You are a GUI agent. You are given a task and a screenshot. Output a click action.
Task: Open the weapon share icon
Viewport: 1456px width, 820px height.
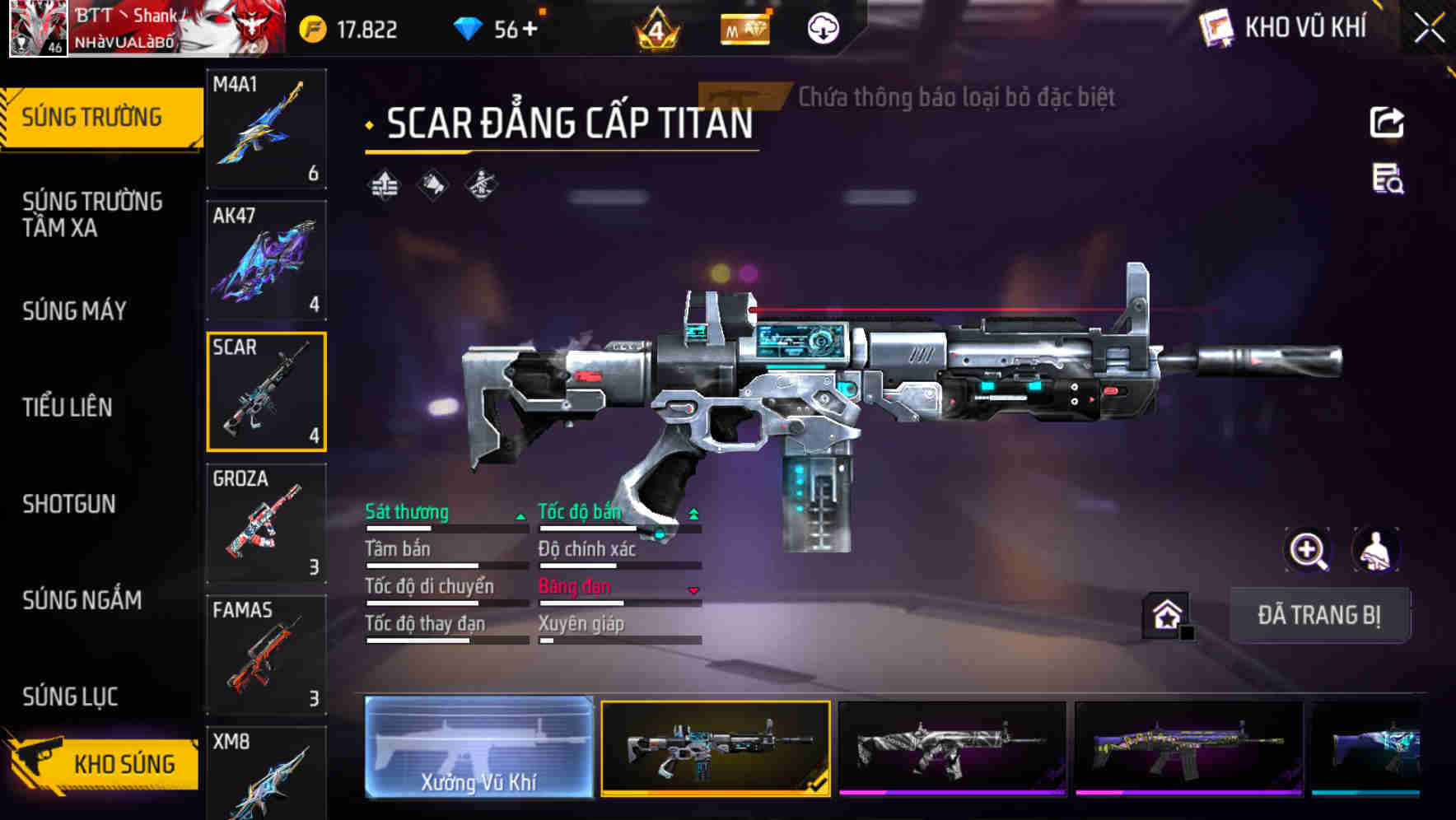[1388, 122]
